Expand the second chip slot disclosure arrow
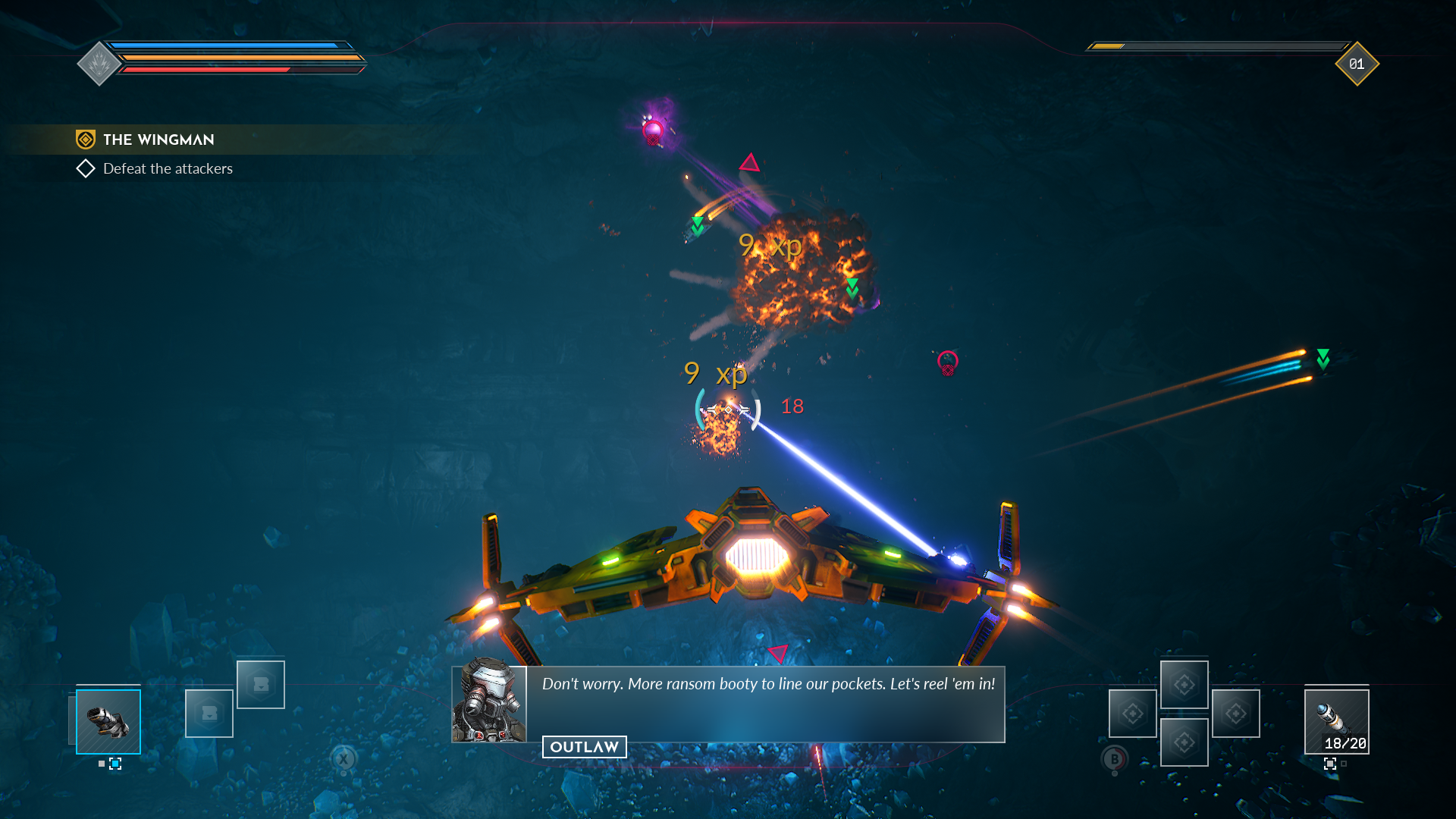Viewport: 1456px width, 819px height. [x=261, y=688]
